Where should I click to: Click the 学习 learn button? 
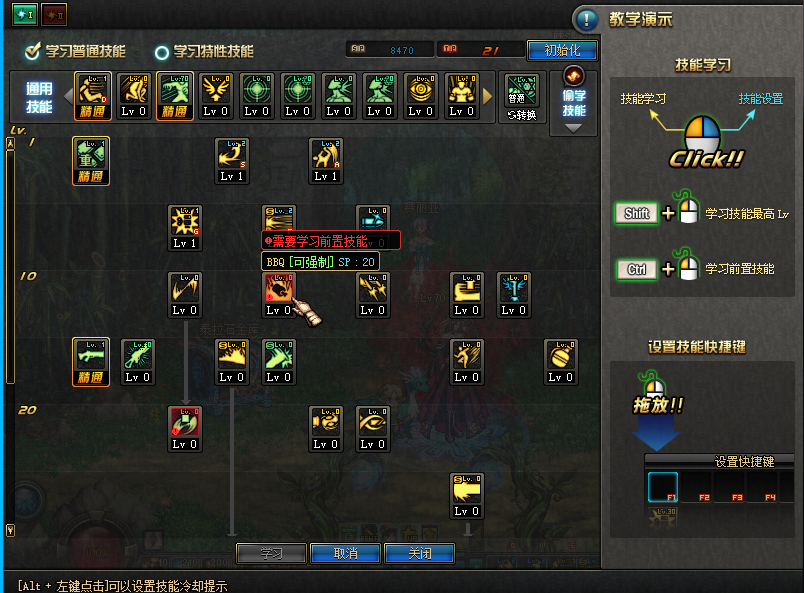tap(272, 553)
